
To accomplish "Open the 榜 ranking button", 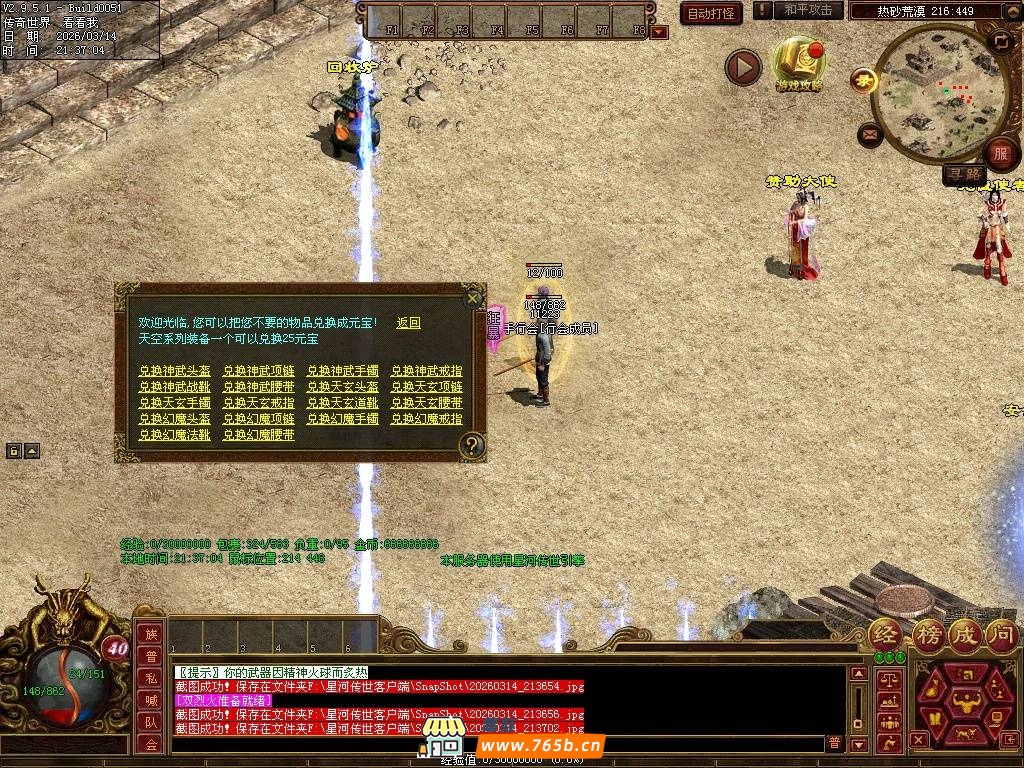I will 926,634.
